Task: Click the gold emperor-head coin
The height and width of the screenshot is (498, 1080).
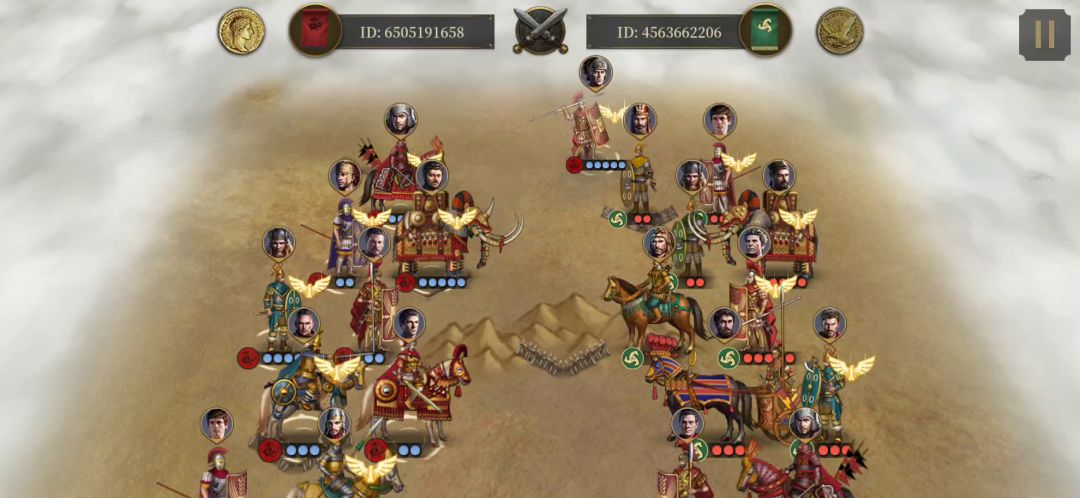Action: pos(241,31)
